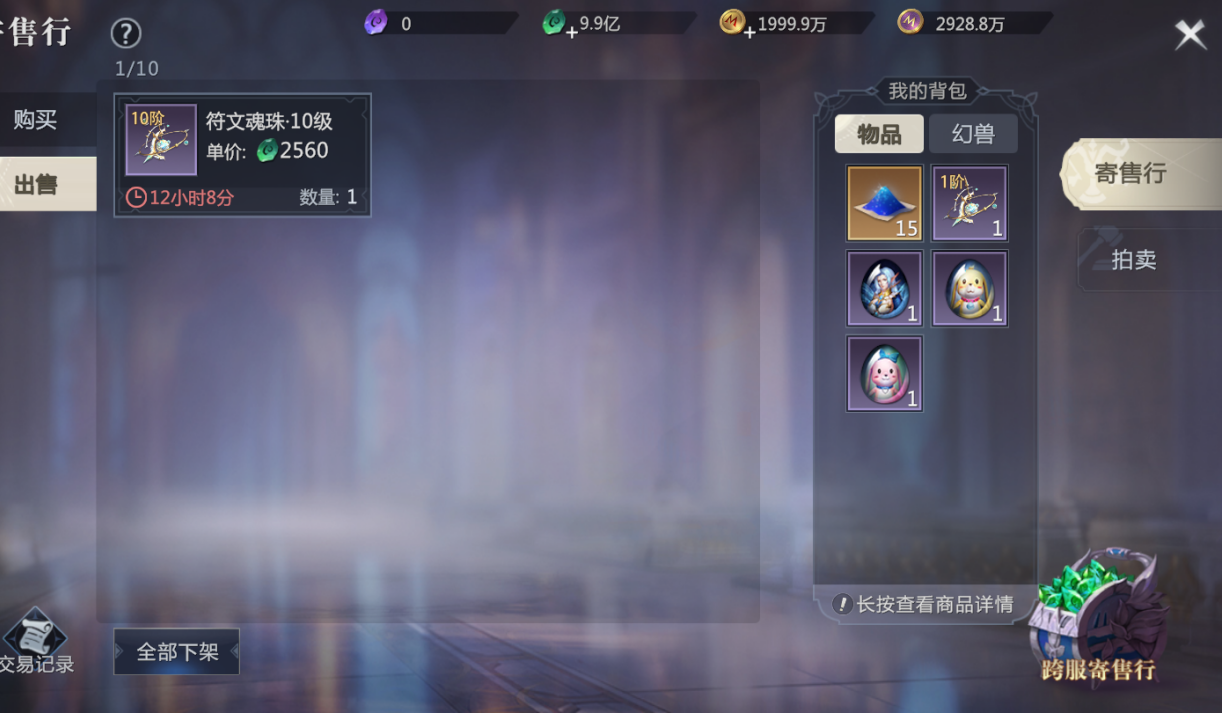Close the consignment house window

[x=1189, y=35]
